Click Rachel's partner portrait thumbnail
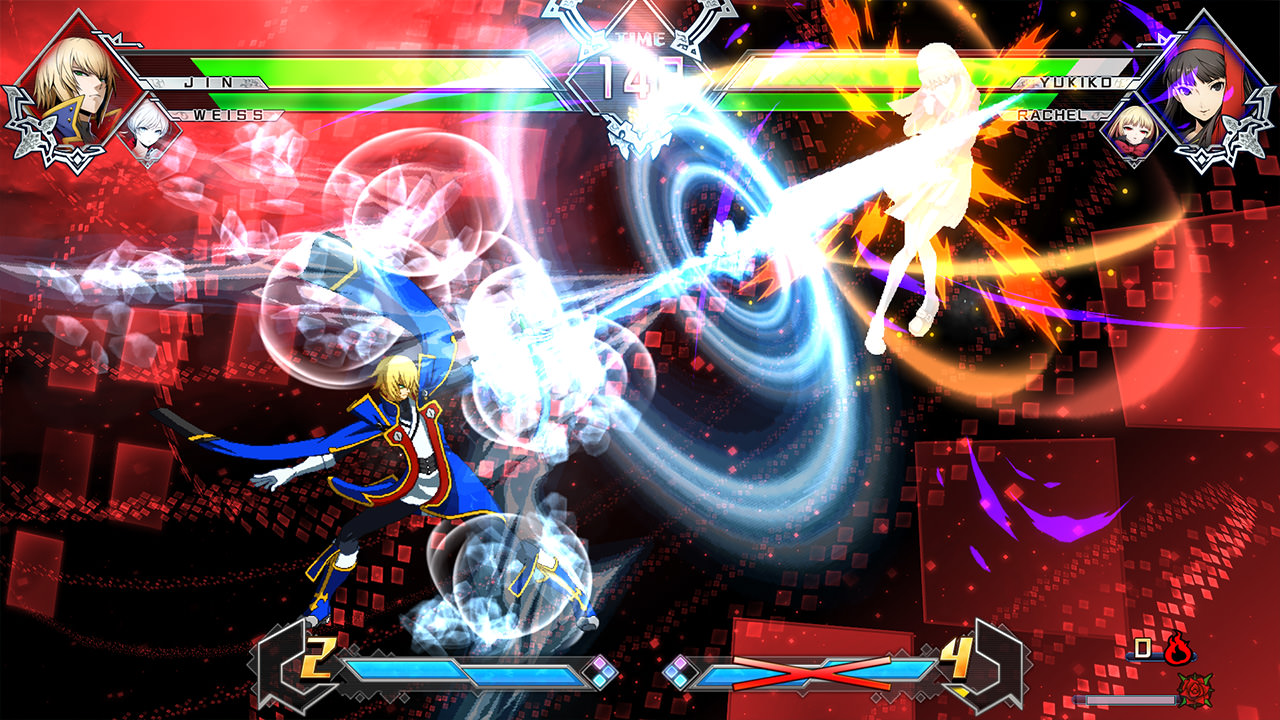This screenshot has height=720, width=1280. [x=1135, y=135]
